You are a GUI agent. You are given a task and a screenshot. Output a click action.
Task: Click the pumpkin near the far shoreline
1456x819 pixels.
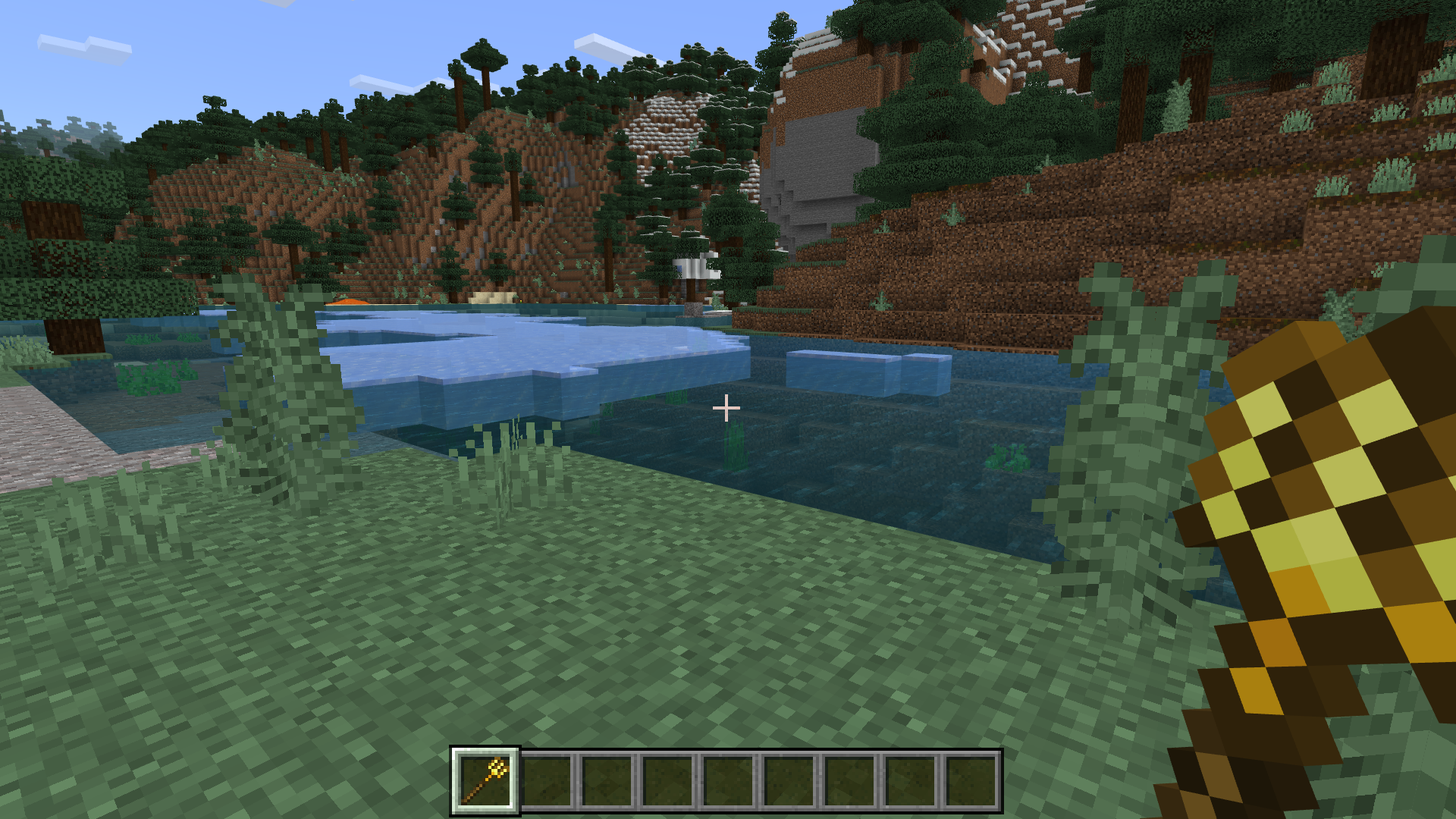[346, 302]
